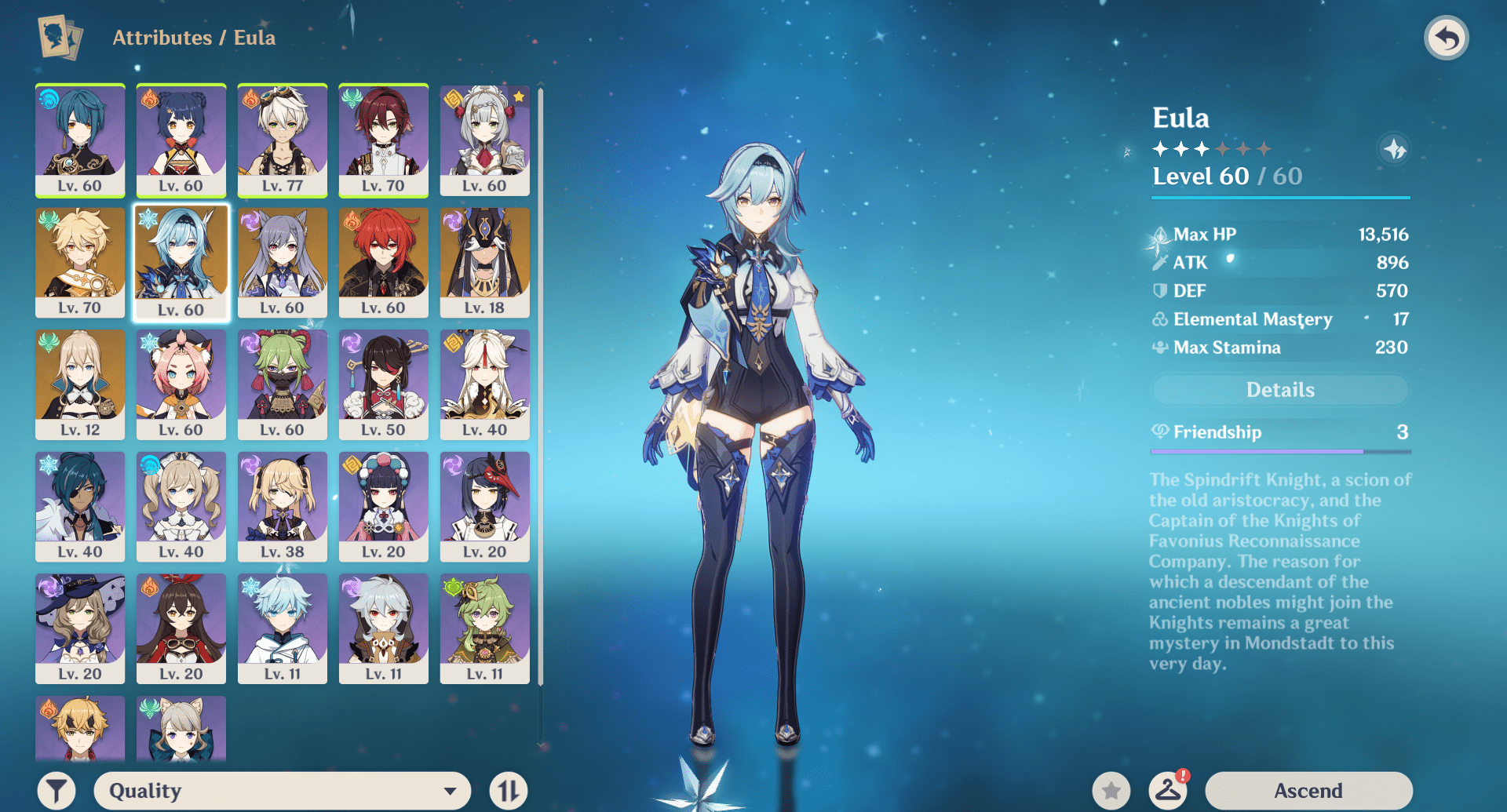The height and width of the screenshot is (812, 1507).
Task: Open the outfit hanger icon with red badge
Action: 1166,789
